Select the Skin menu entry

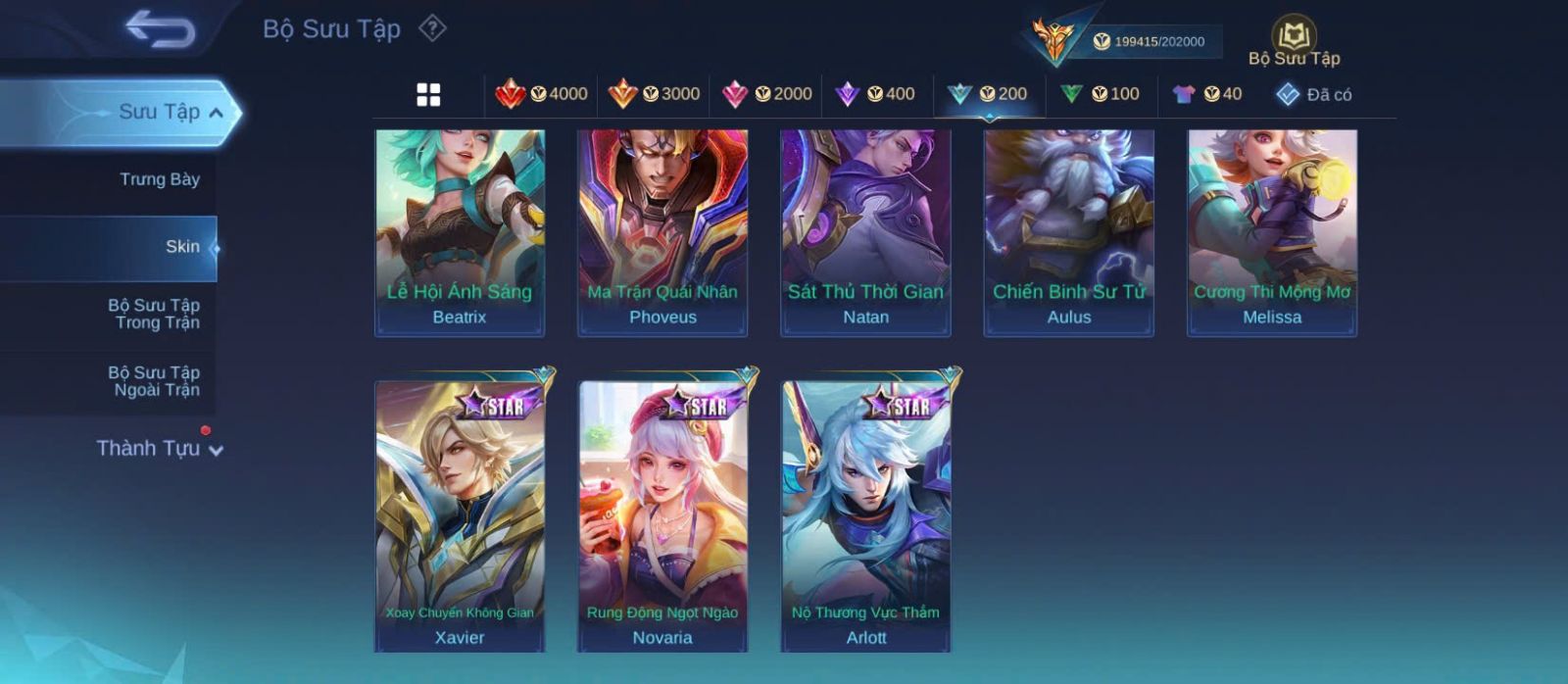(x=182, y=247)
